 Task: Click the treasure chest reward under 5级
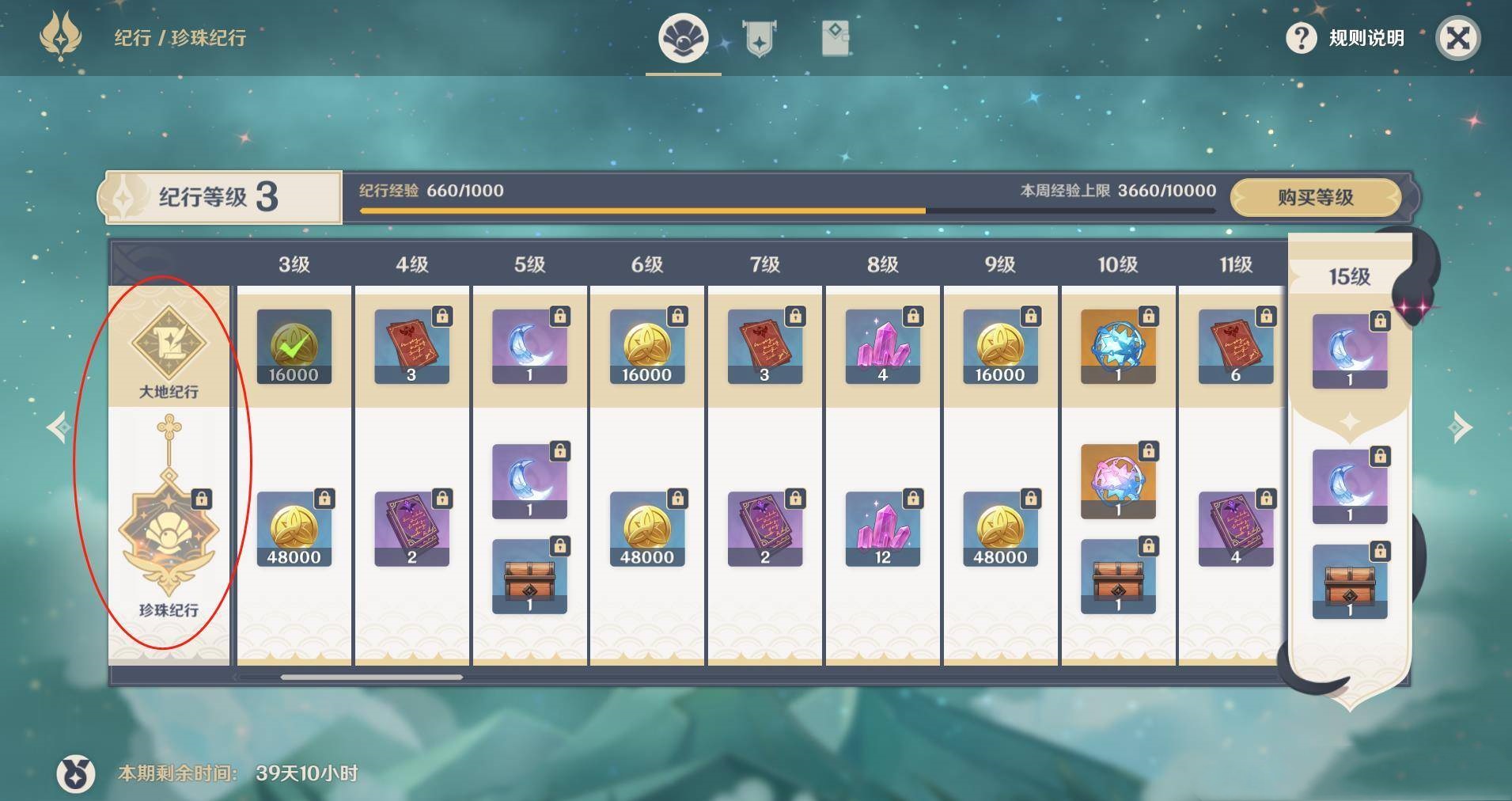tap(529, 576)
